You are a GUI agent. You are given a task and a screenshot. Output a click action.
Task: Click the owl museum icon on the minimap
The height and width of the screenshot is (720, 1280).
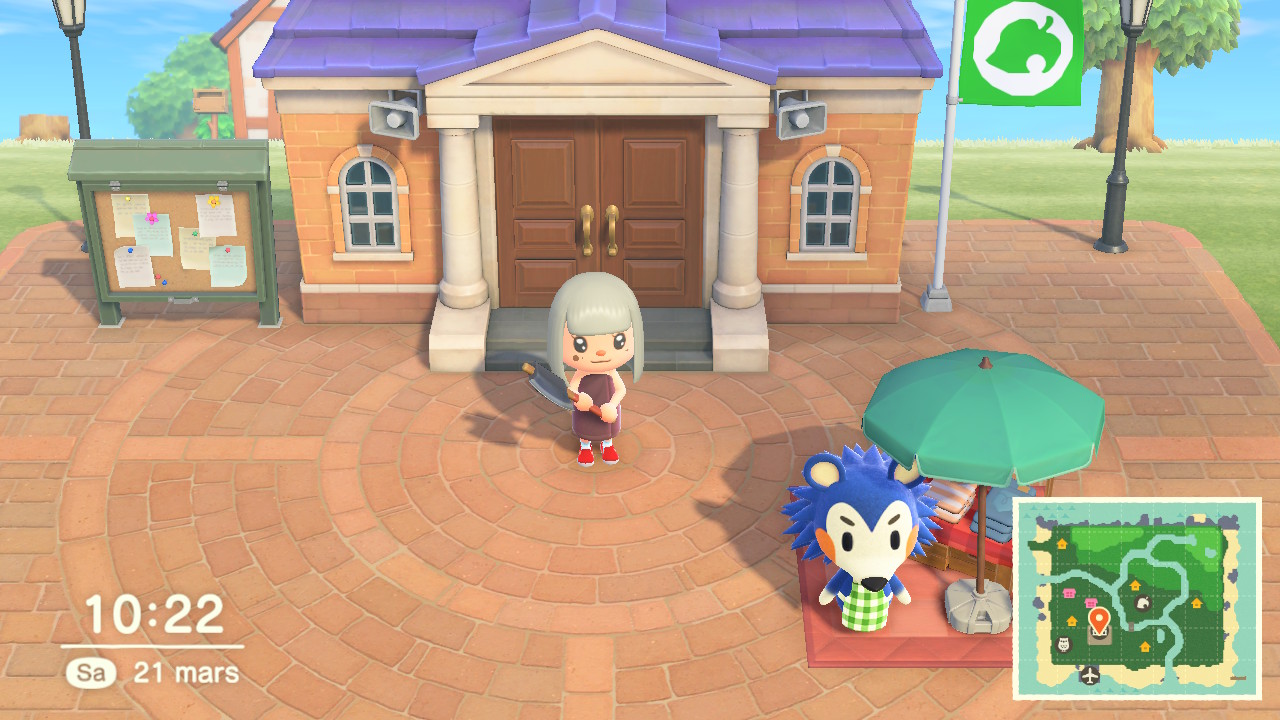[1063, 644]
